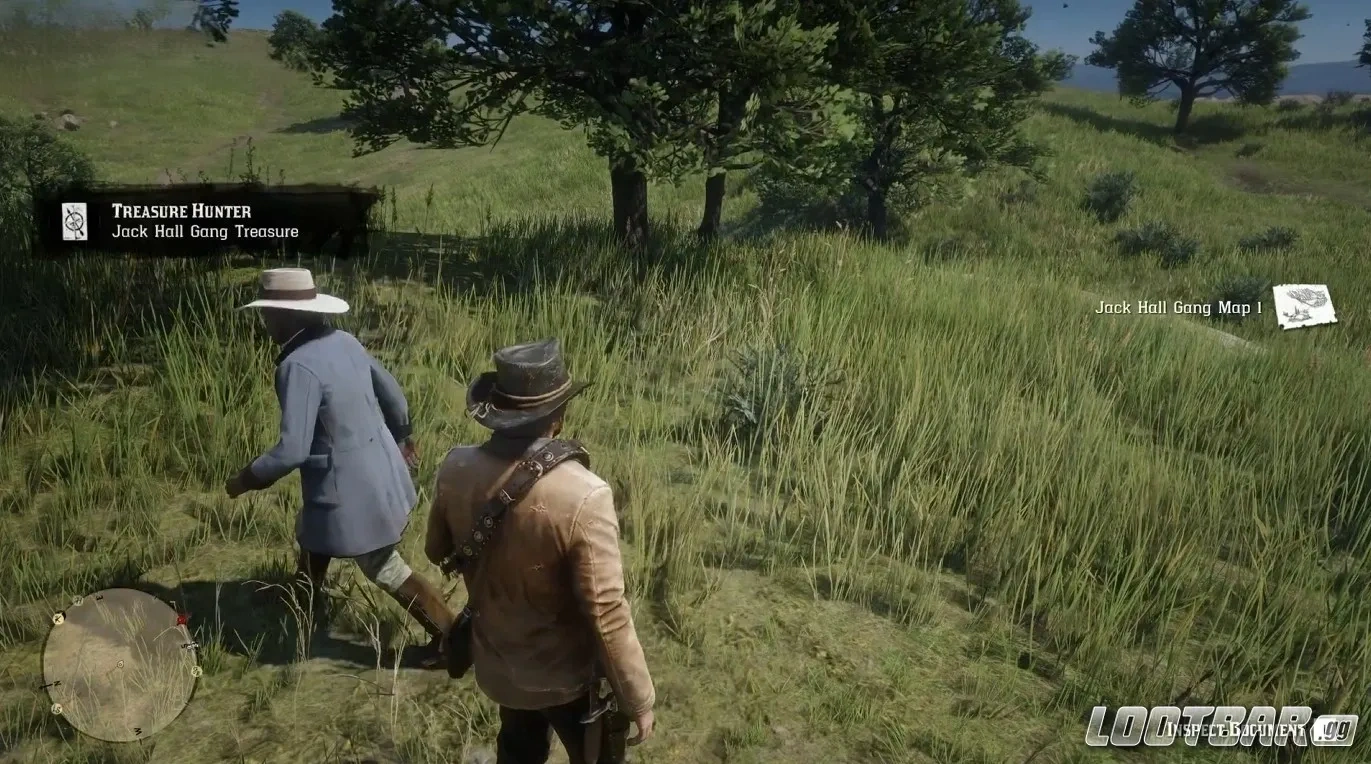Screen dimensions: 1371x764
Task: Select the Jack Hall Gang Map 1 thumbnail
Action: click(1304, 305)
